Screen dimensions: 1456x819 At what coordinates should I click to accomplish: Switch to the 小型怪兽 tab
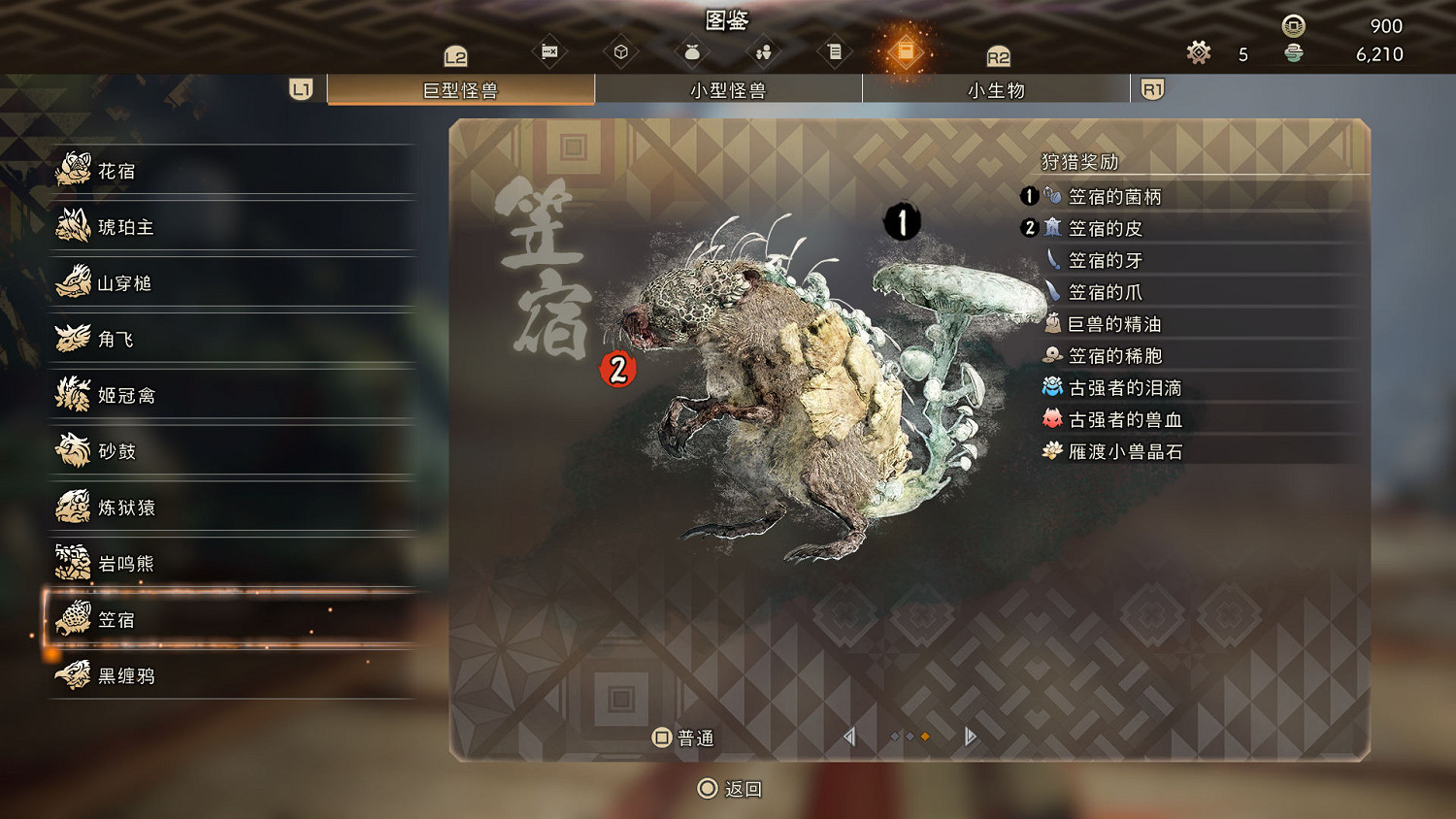[x=729, y=89]
